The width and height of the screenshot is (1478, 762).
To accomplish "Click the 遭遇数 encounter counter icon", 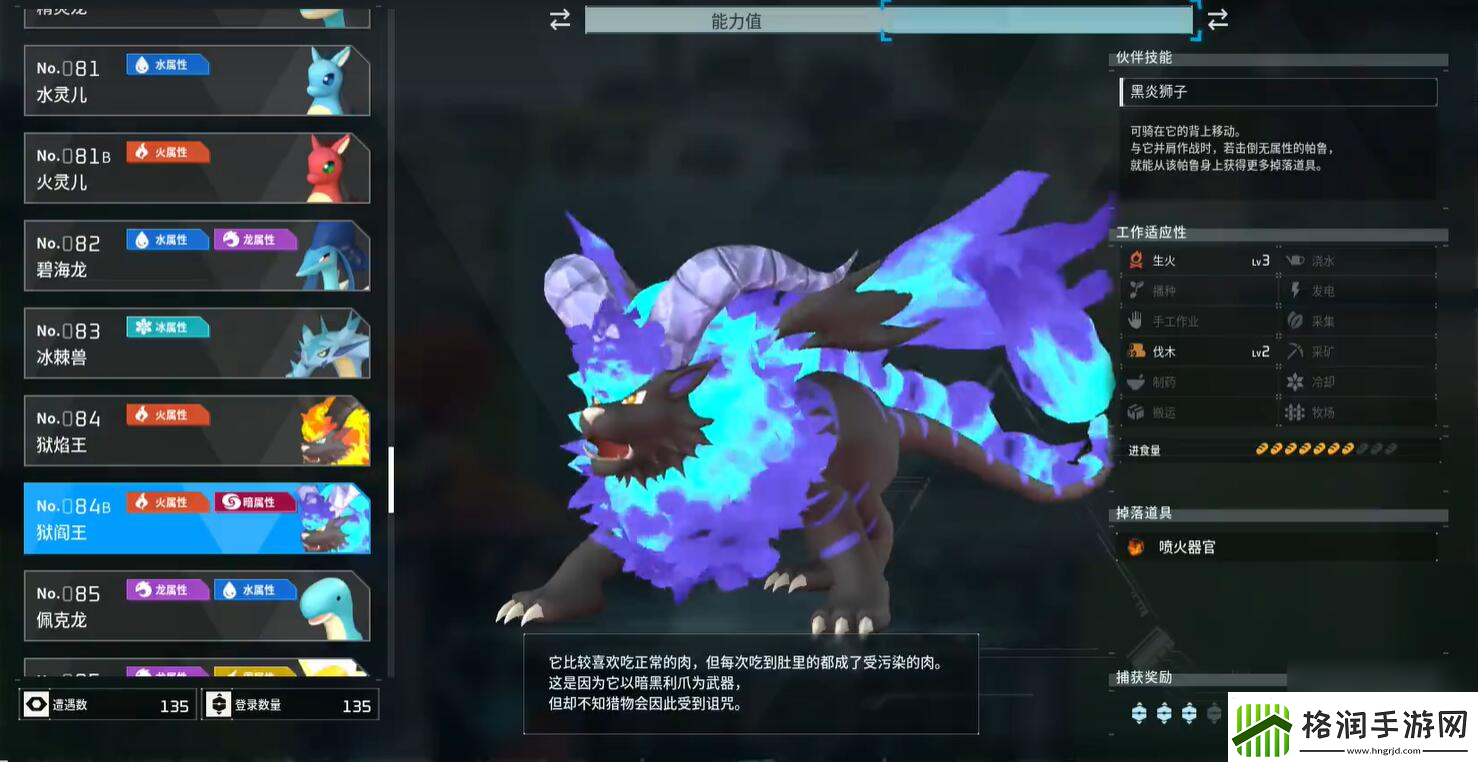I will point(36,703).
